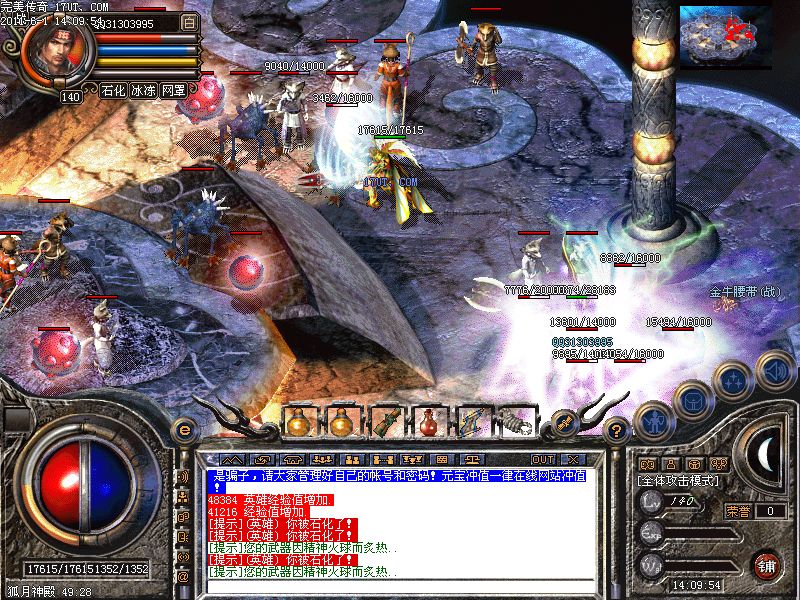This screenshot has height=600, width=800.
Task: Click the round e button left of belt
Action: [x=183, y=429]
